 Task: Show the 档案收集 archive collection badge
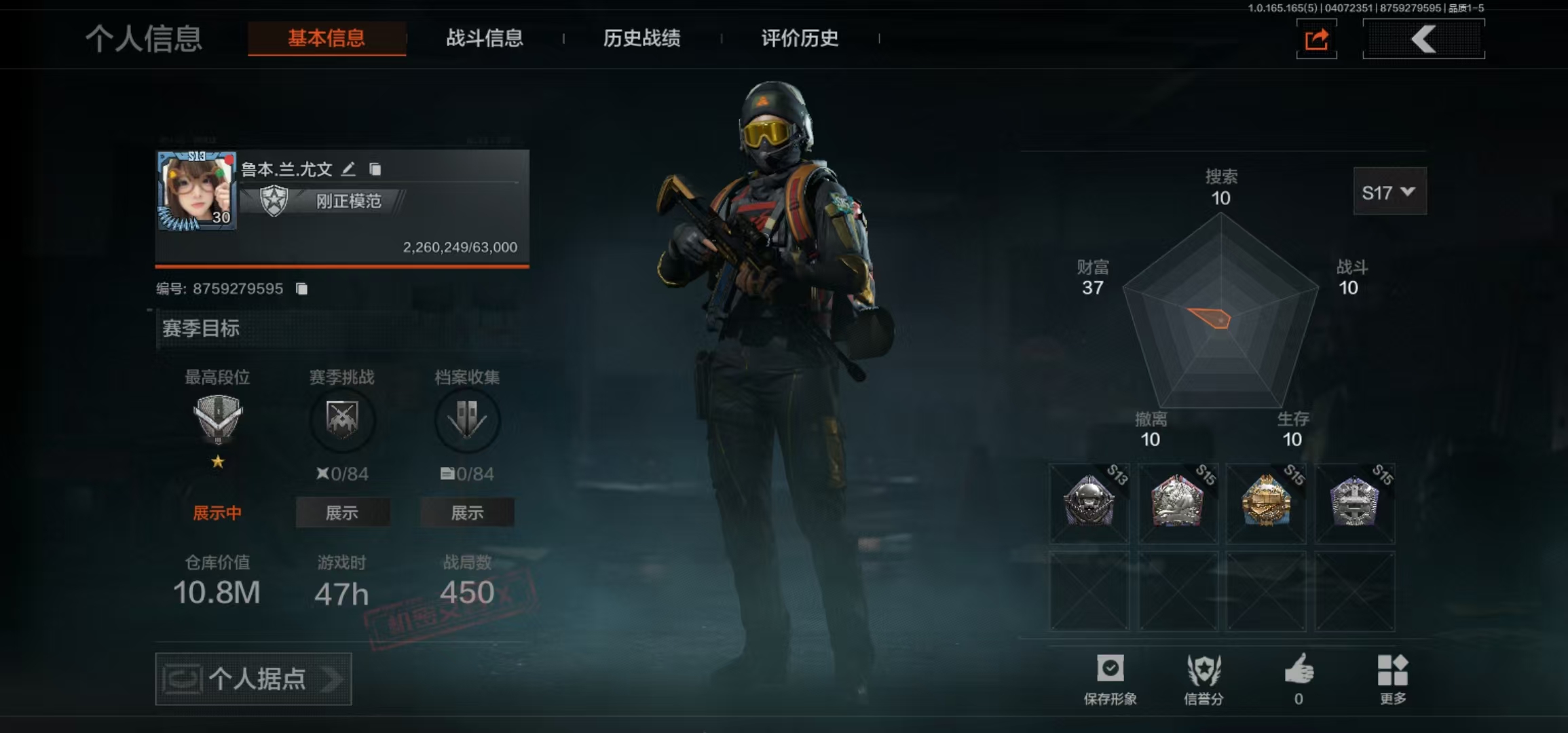467,512
